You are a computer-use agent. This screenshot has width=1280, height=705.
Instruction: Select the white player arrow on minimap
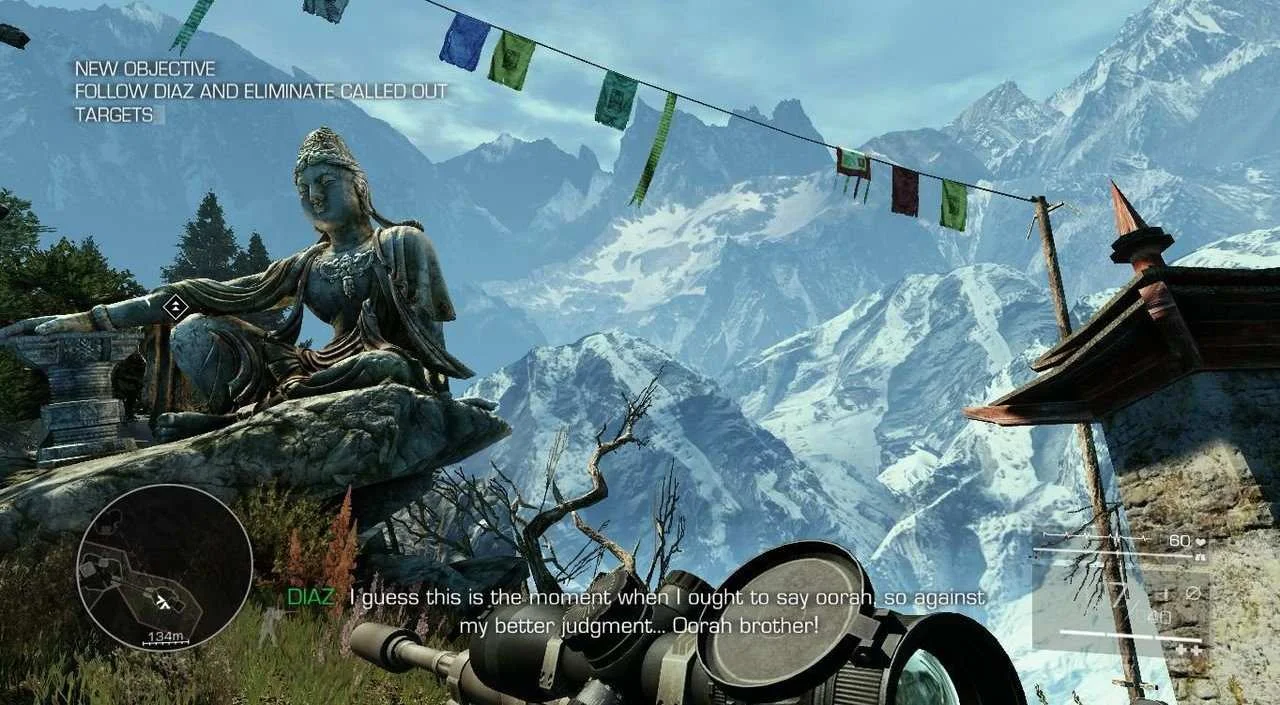click(x=163, y=599)
